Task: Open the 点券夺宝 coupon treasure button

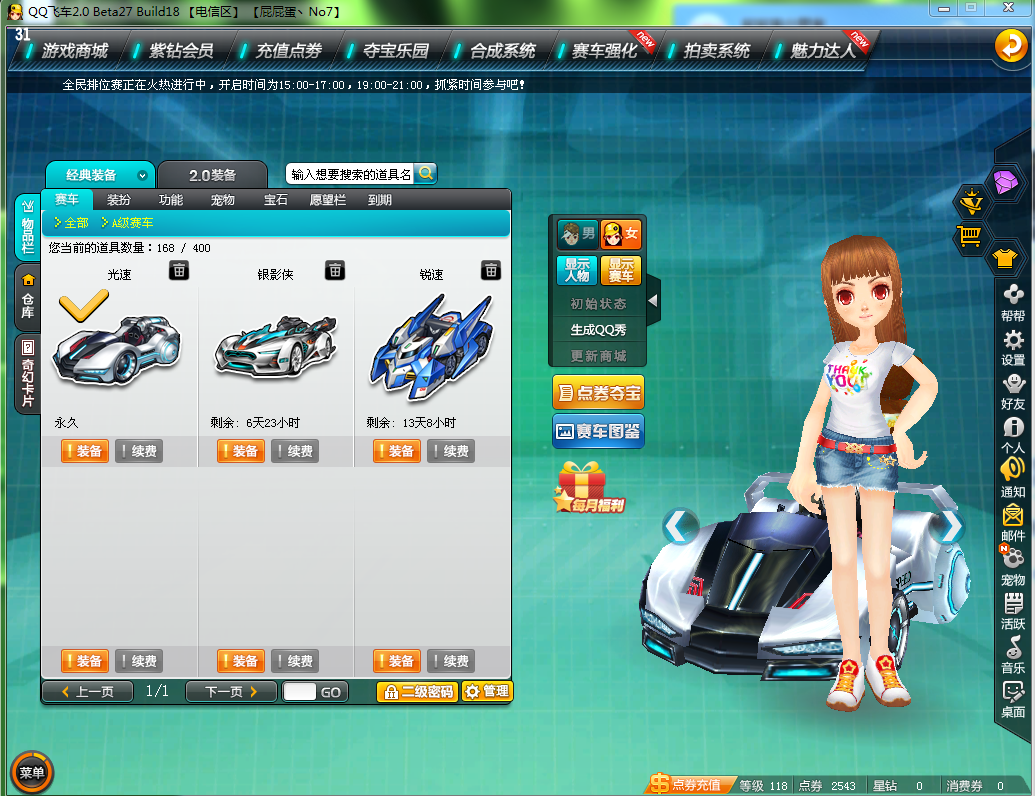Action: (x=598, y=393)
